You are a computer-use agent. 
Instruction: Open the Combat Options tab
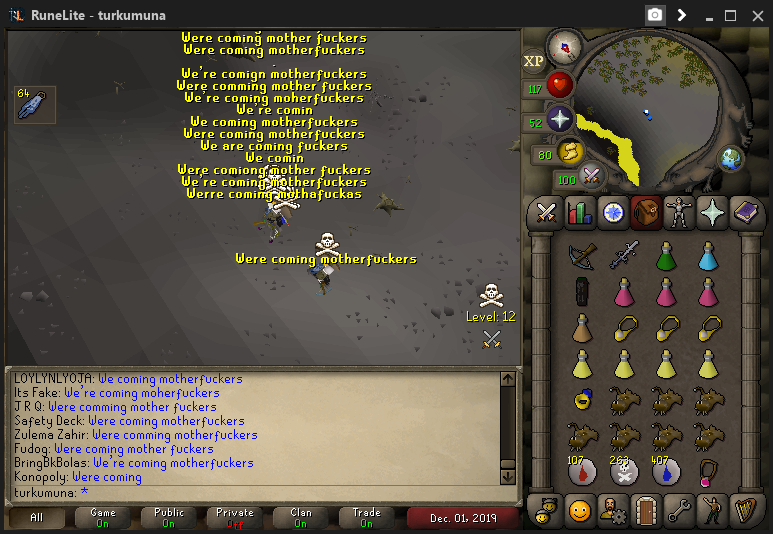click(x=546, y=212)
